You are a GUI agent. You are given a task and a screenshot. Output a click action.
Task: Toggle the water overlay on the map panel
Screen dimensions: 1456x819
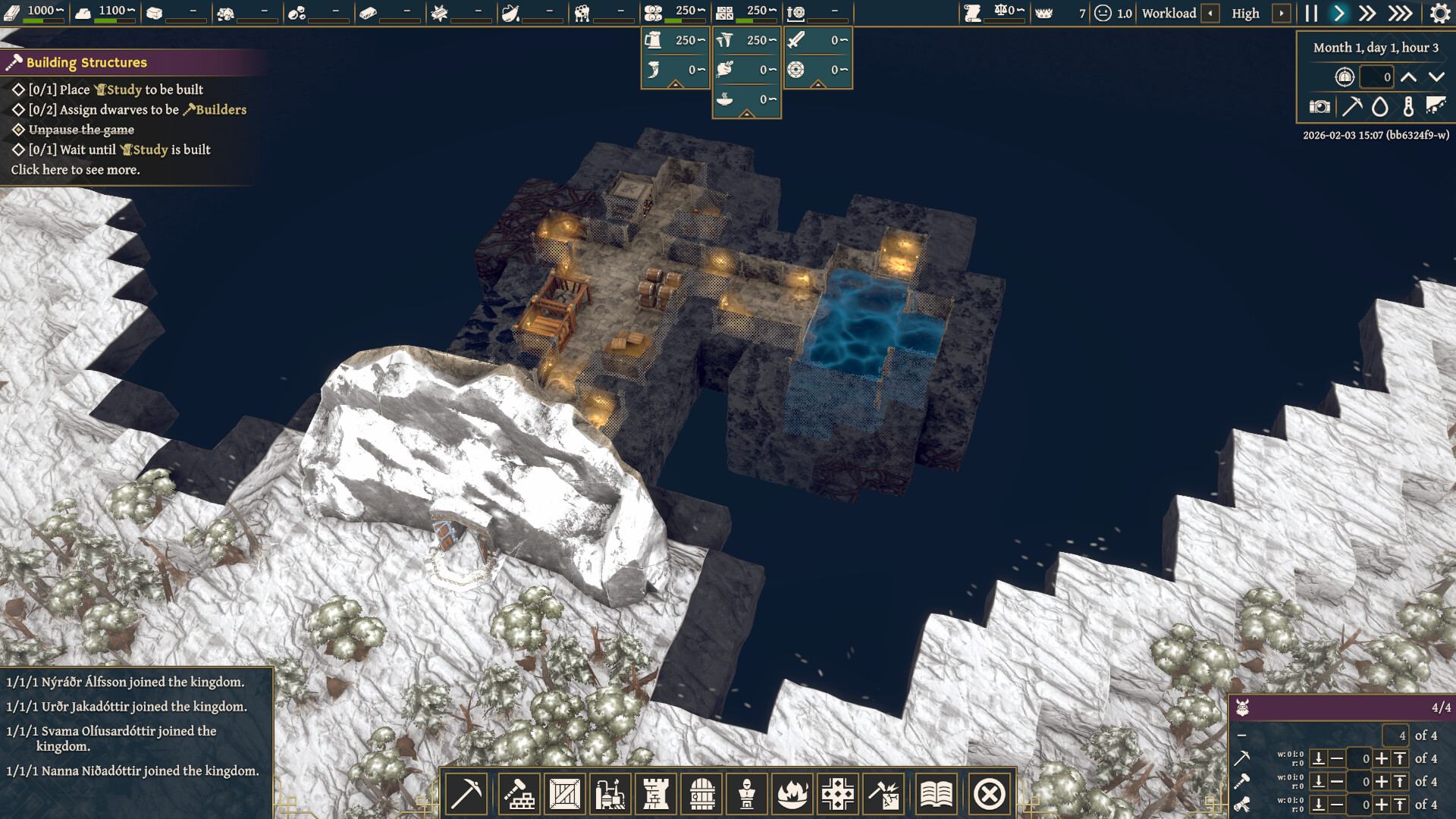pos(1380,107)
